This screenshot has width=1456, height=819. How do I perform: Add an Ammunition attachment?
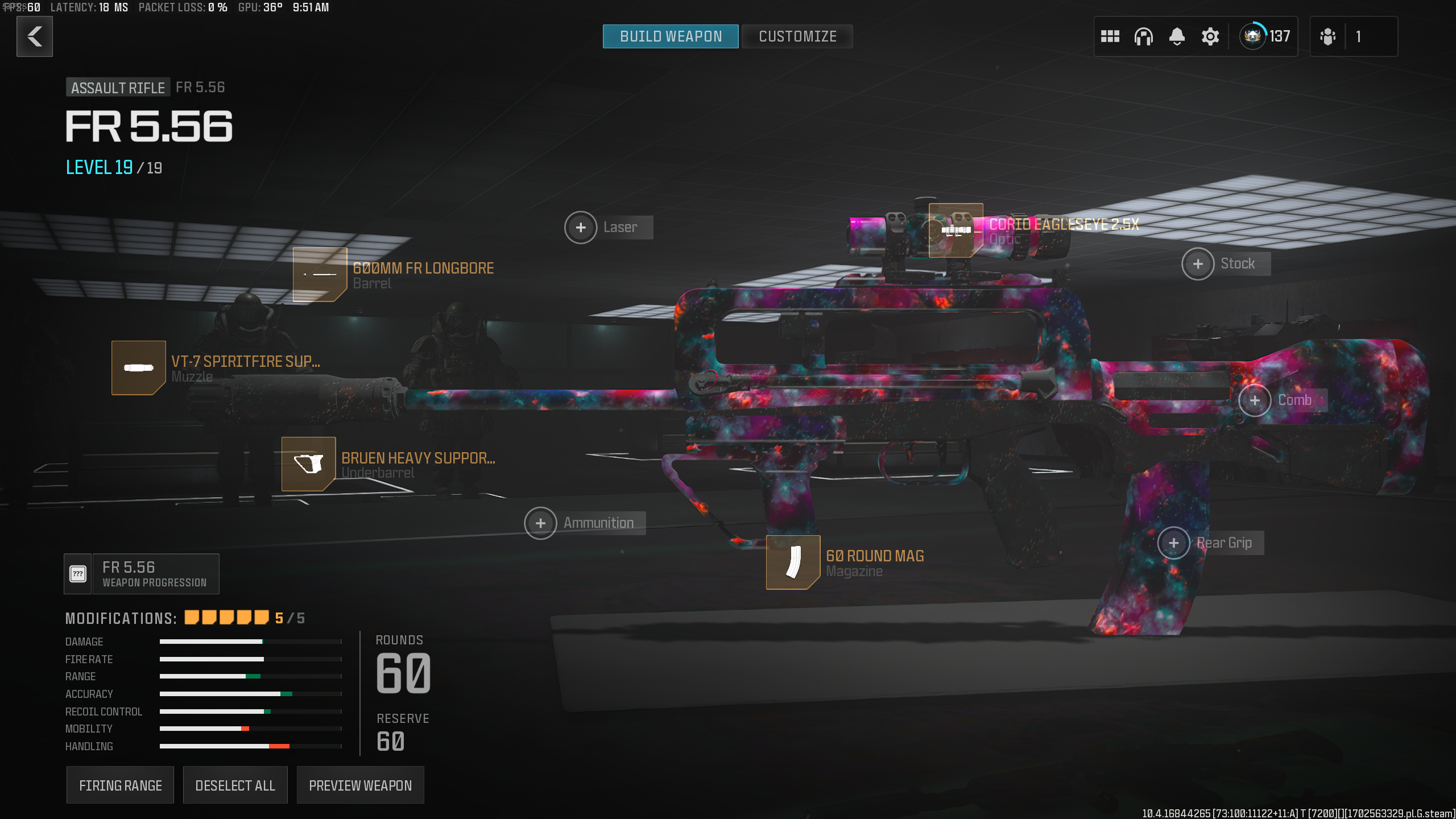540,523
